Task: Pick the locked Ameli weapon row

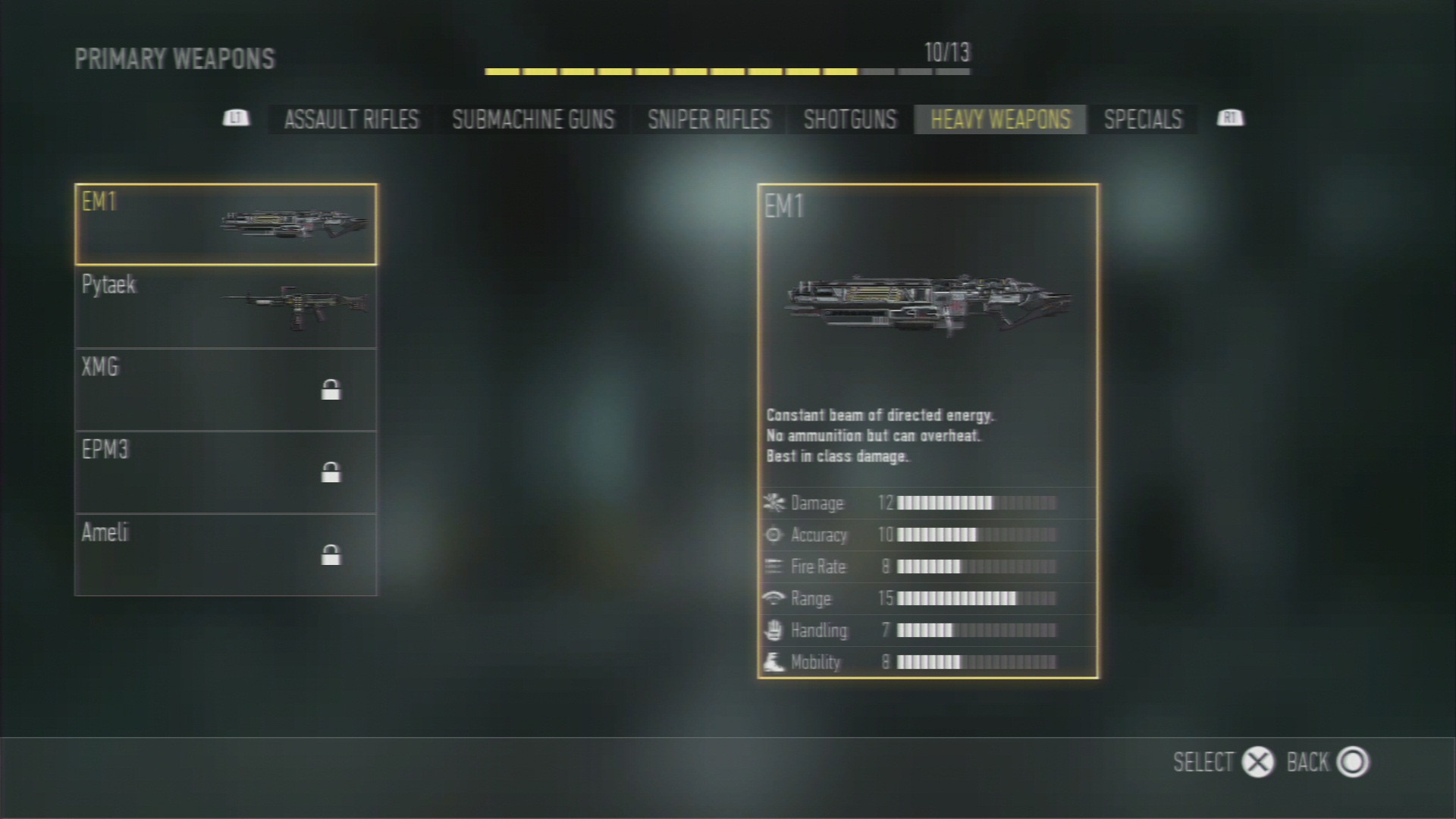Action: coord(226,555)
